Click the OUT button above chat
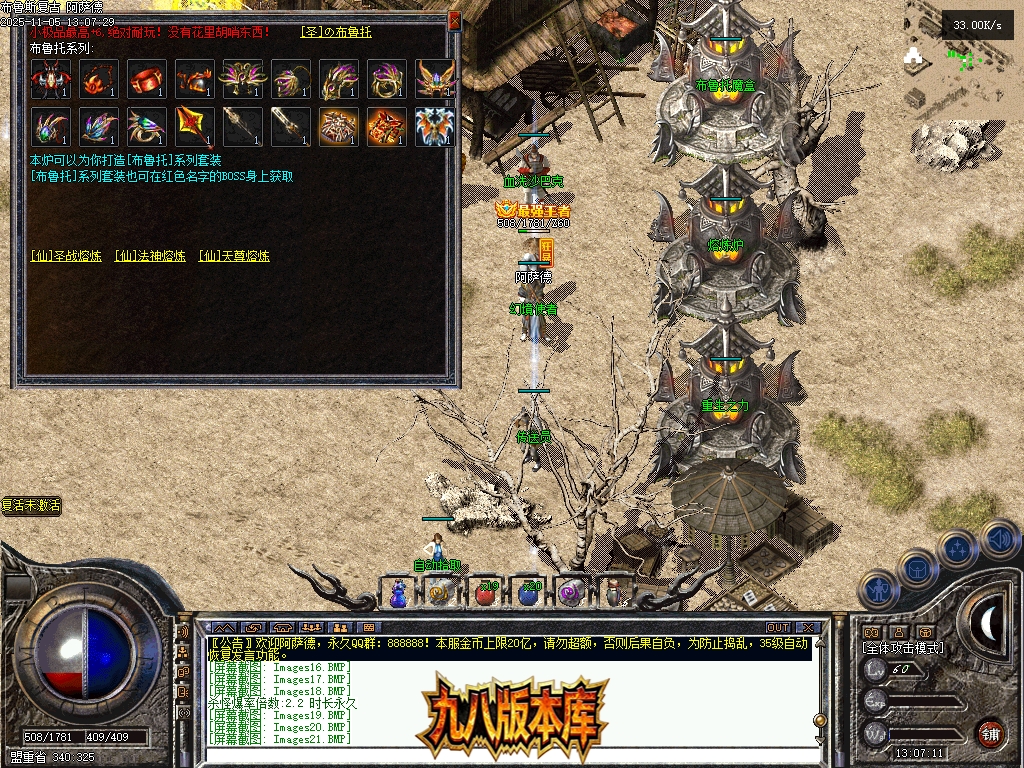Screen dimensions: 1024x768 click(x=777, y=627)
